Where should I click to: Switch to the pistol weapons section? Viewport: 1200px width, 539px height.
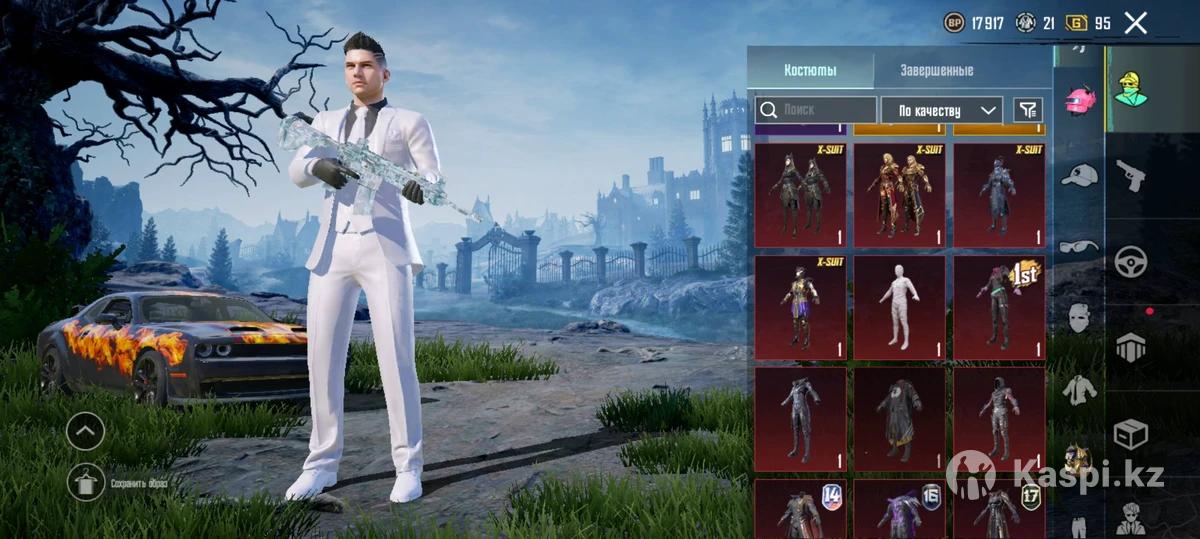pos(1130,175)
